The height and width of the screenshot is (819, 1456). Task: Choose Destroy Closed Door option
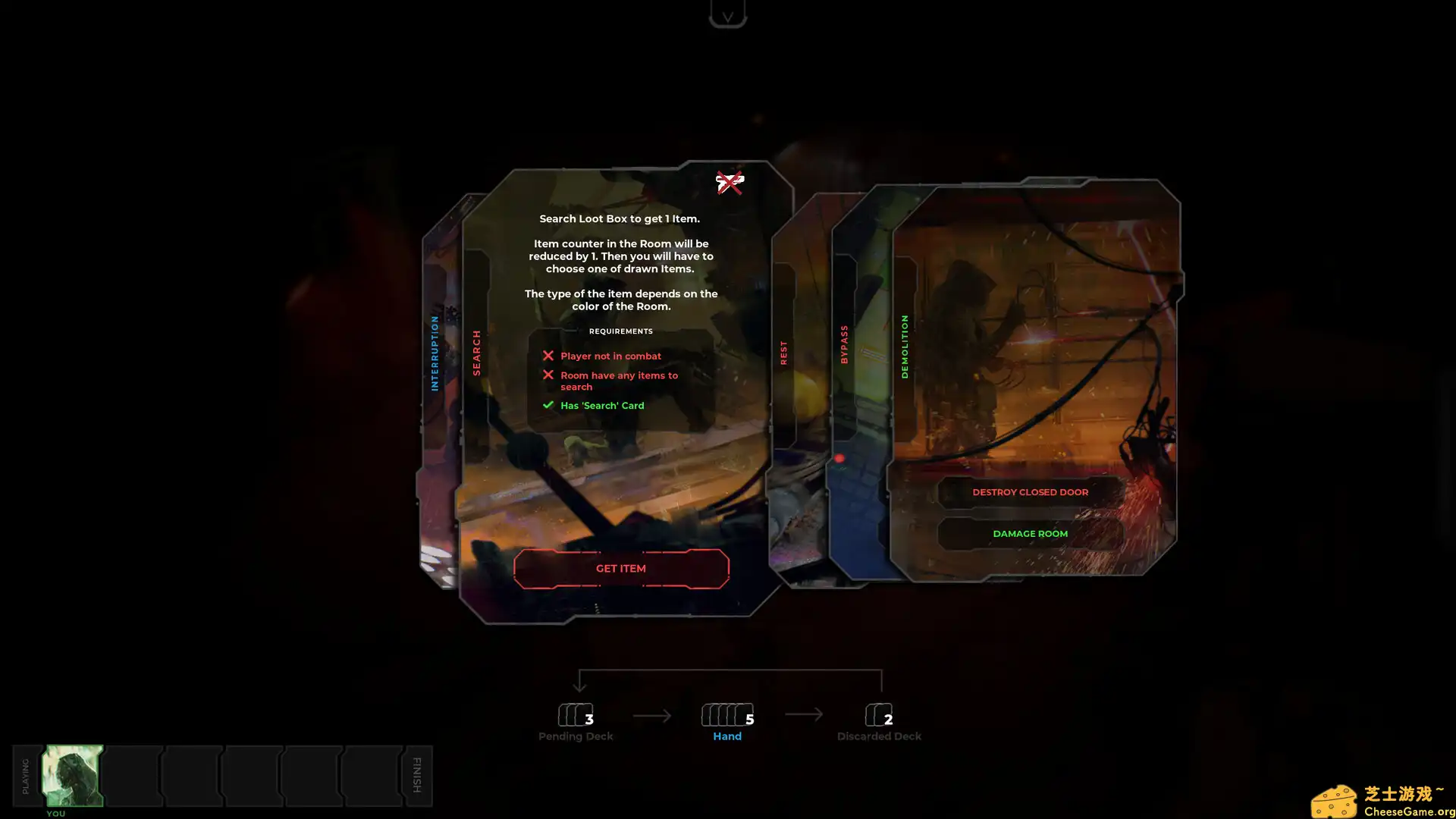pos(1030,492)
